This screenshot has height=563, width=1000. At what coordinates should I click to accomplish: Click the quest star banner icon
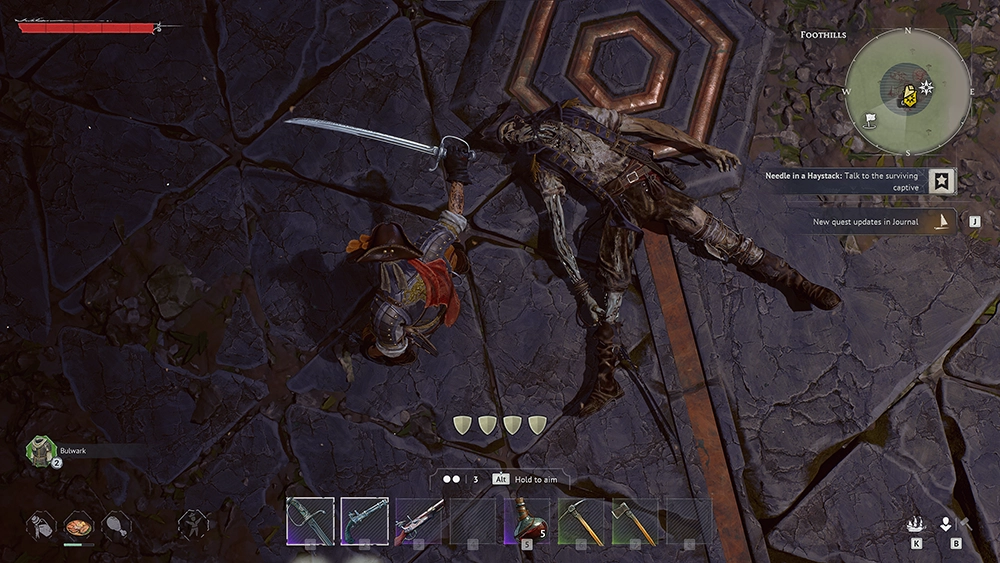[941, 181]
